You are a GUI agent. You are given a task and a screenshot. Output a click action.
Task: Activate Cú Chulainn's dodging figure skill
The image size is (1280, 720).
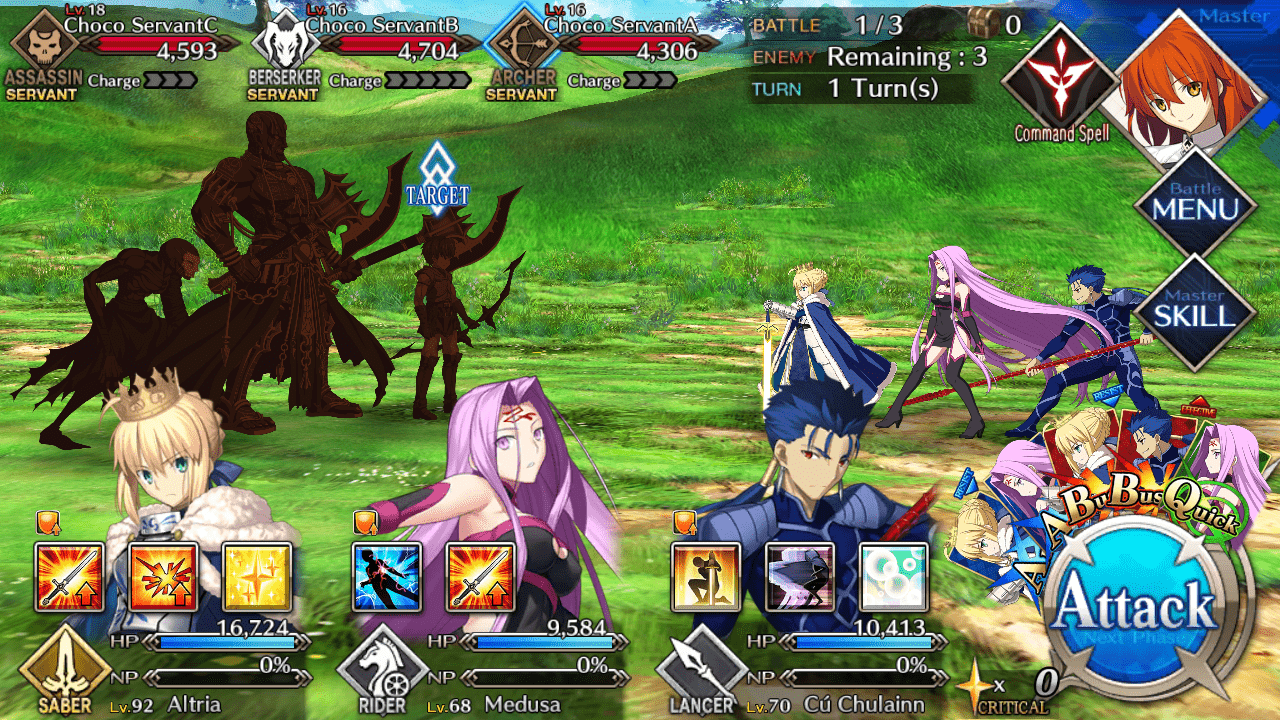800,577
